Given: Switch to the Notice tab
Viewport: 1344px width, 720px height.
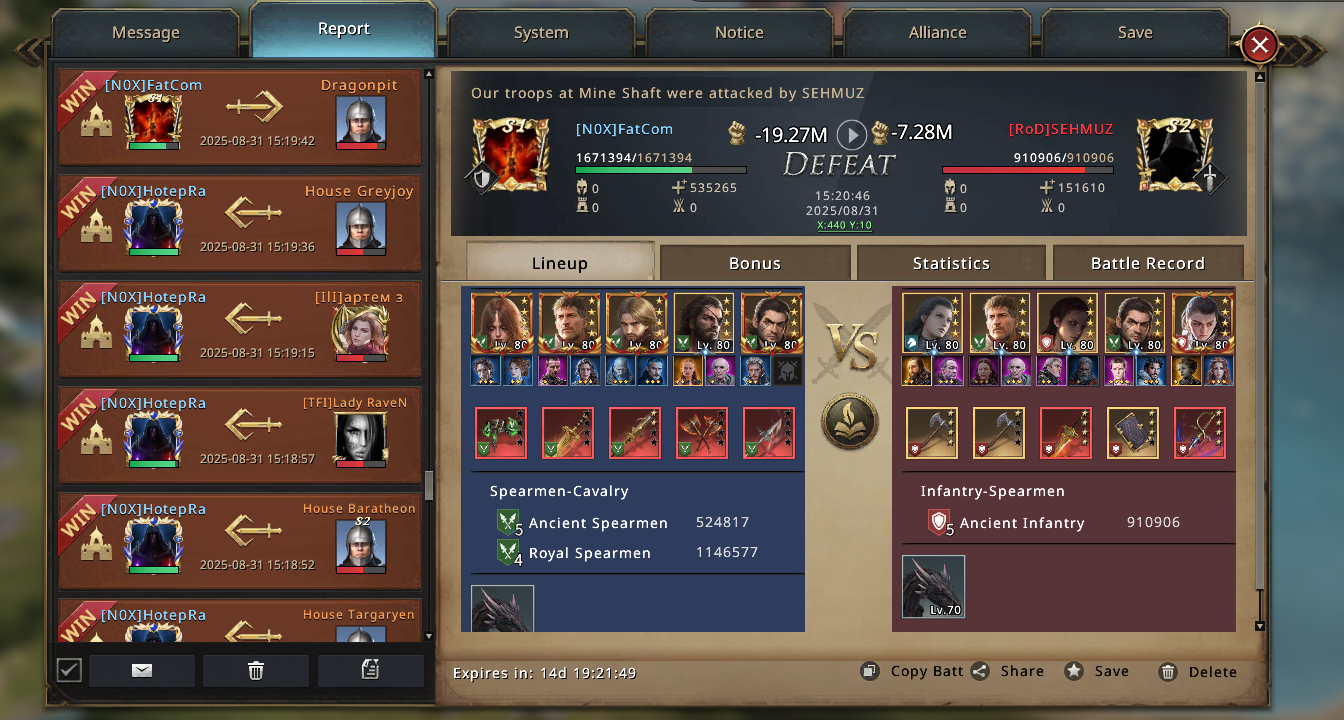Looking at the screenshot, I should [x=739, y=33].
